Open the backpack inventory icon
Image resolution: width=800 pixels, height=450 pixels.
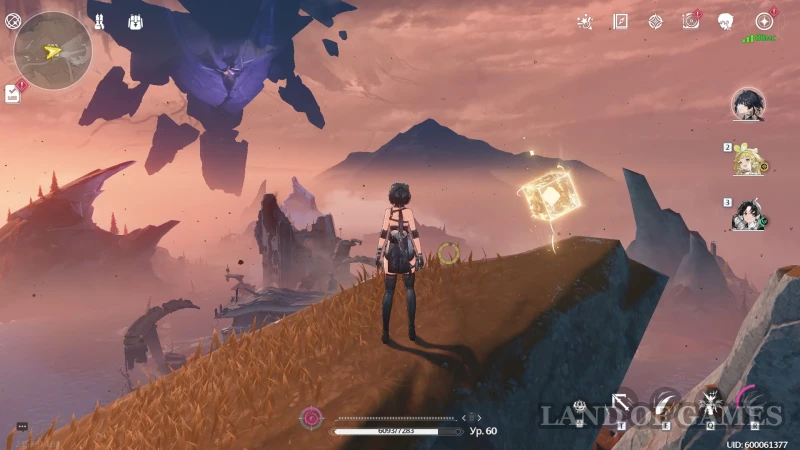(x=135, y=21)
